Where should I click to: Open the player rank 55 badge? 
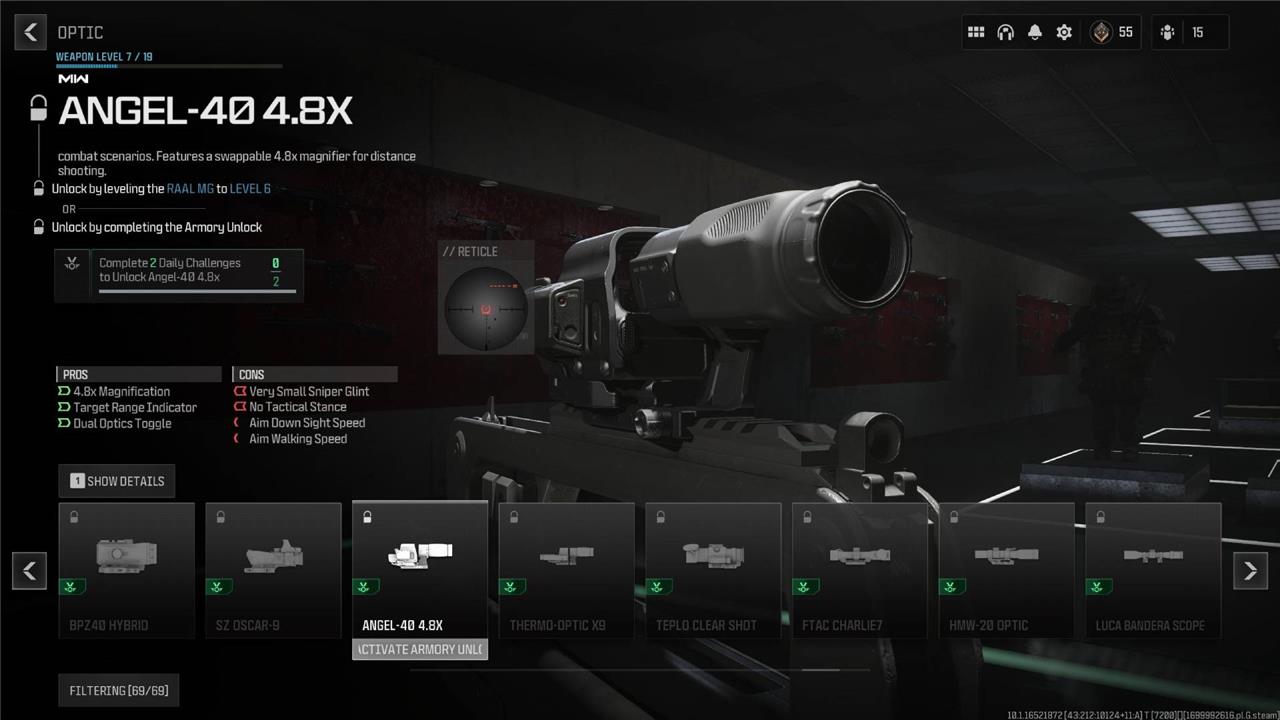[1112, 32]
